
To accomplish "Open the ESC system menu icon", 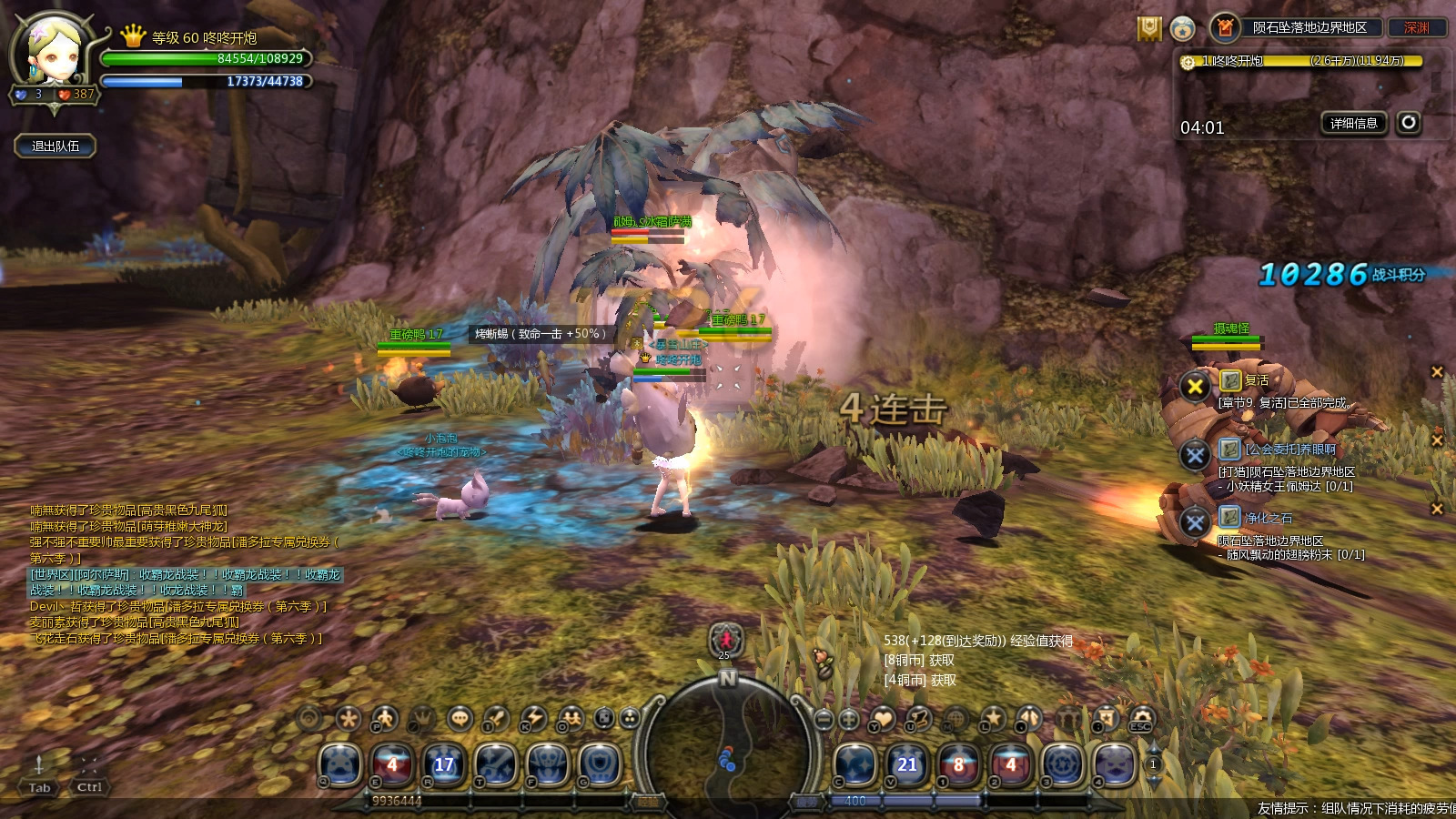I will pos(1141,719).
